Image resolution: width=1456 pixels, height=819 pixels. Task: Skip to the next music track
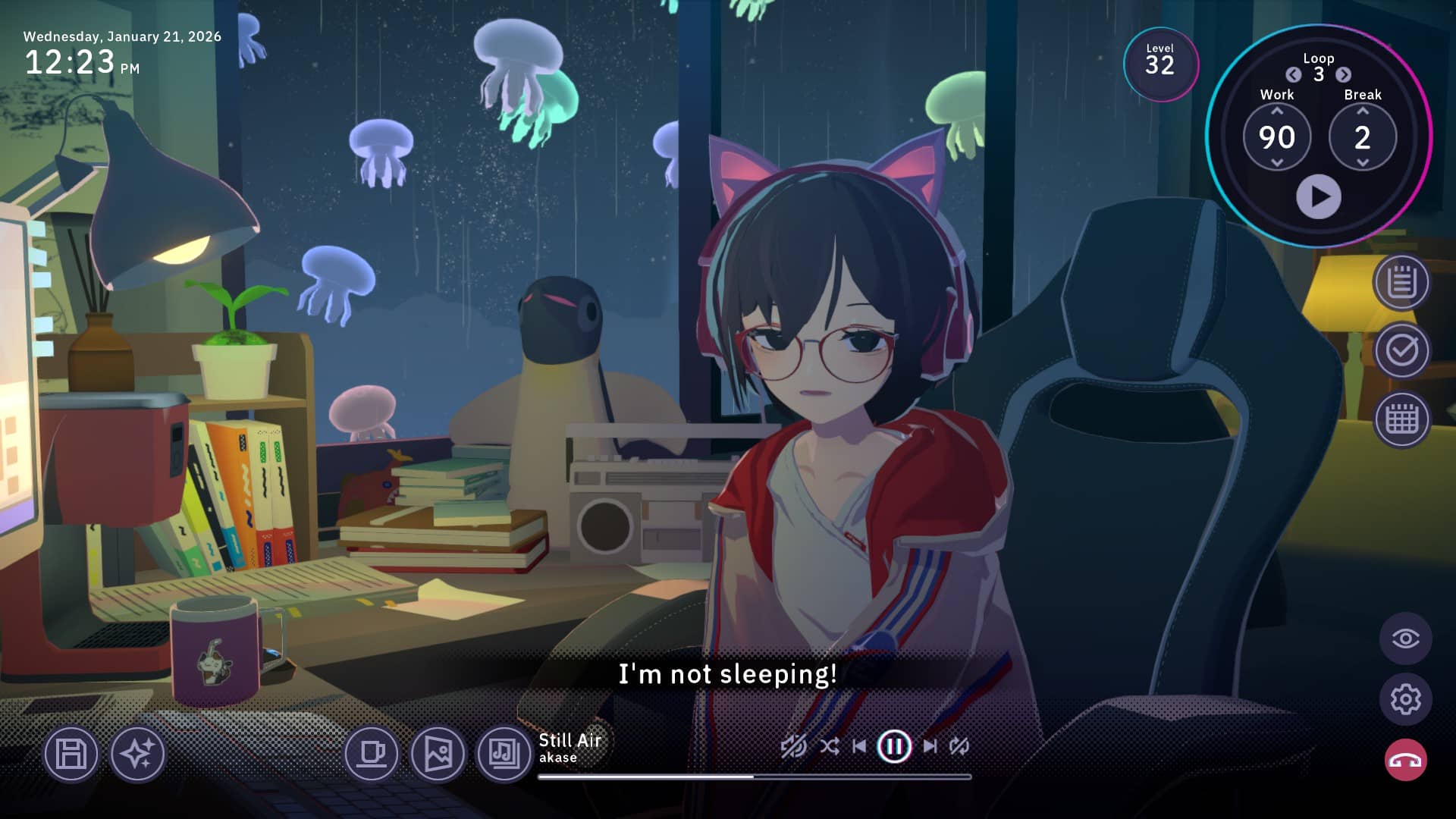point(930,746)
